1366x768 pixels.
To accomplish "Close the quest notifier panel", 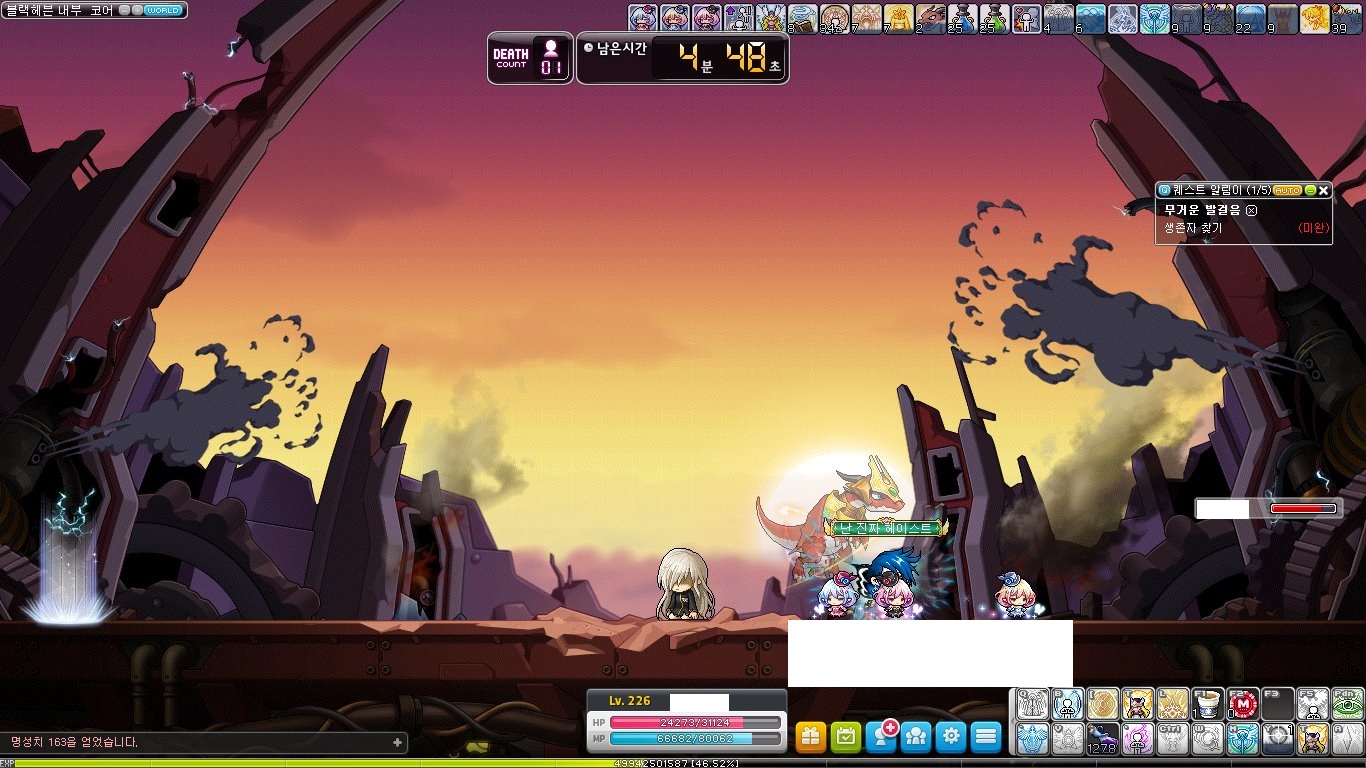I will click(x=1324, y=190).
